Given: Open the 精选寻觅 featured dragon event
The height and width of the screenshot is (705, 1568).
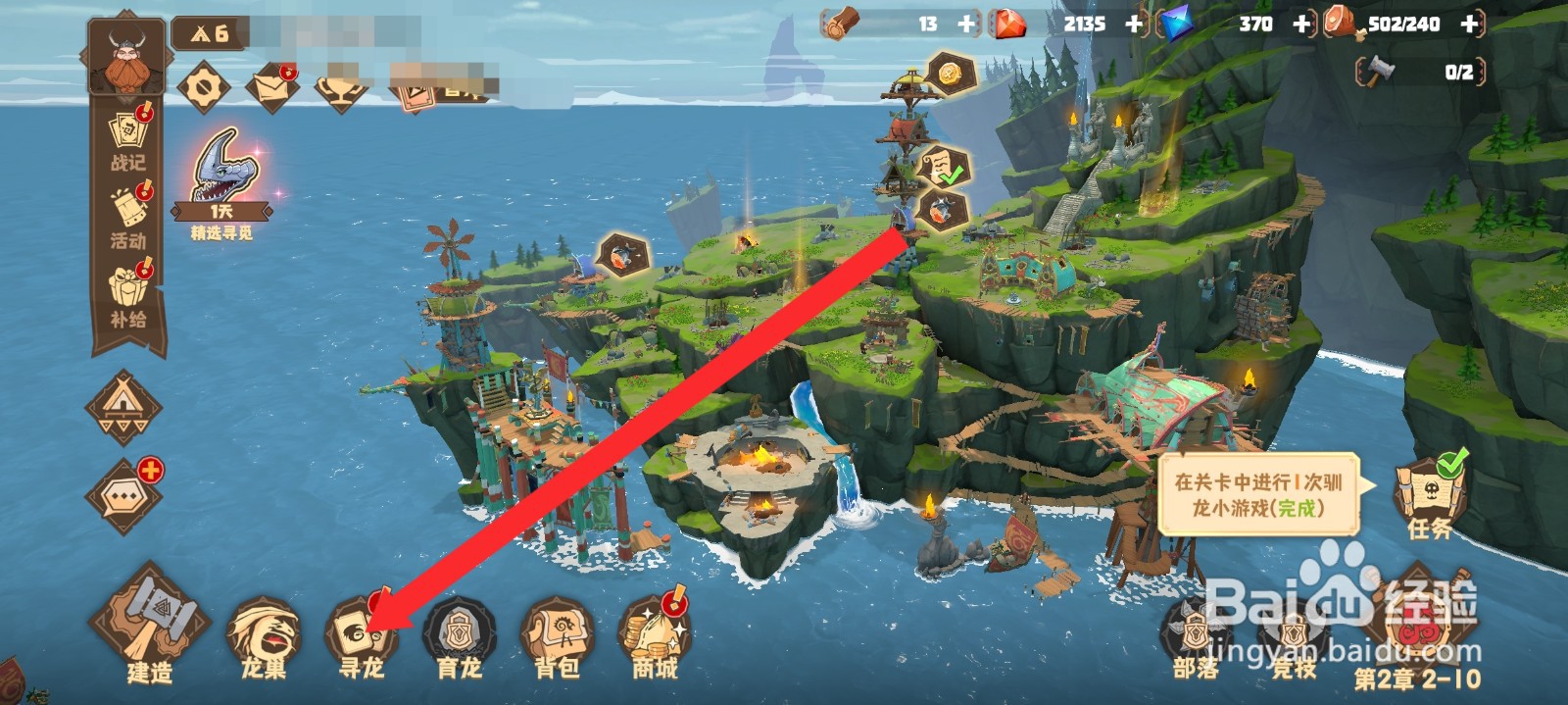Looking at the screenshot, I should coord(223,181).
